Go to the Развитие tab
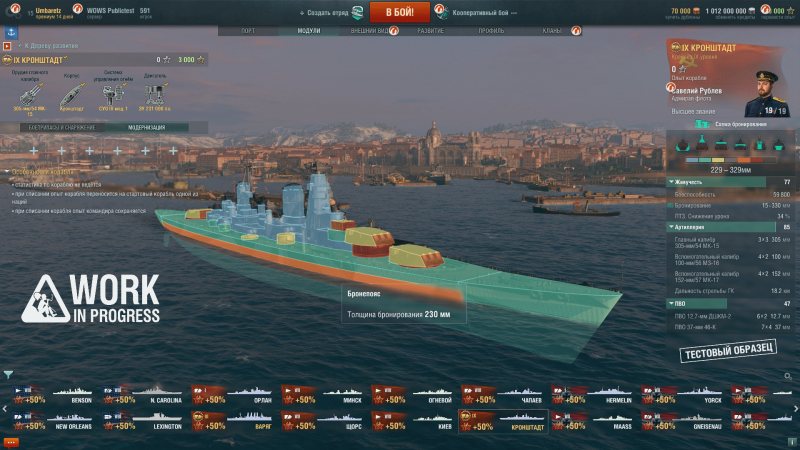Screen dimensions: 800x450 pyautogui.click(x=431, y=31)
